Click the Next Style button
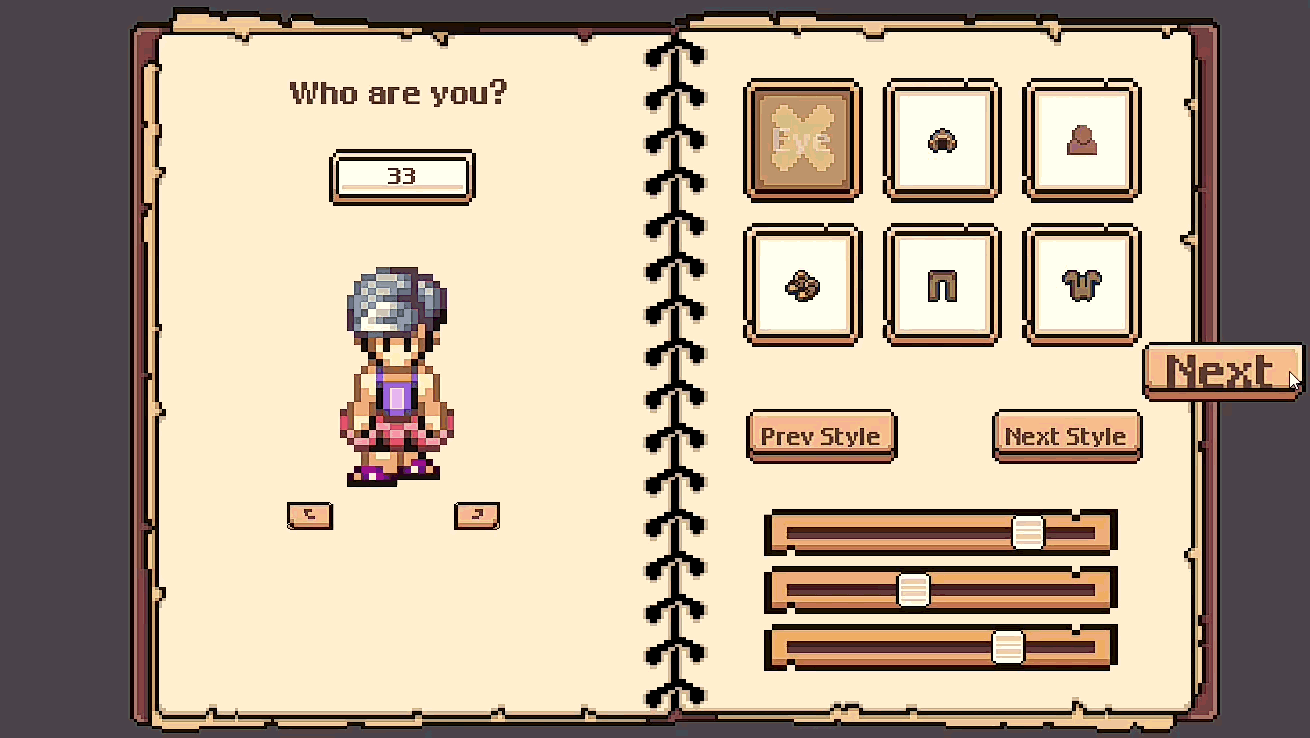 [1066, 435]
